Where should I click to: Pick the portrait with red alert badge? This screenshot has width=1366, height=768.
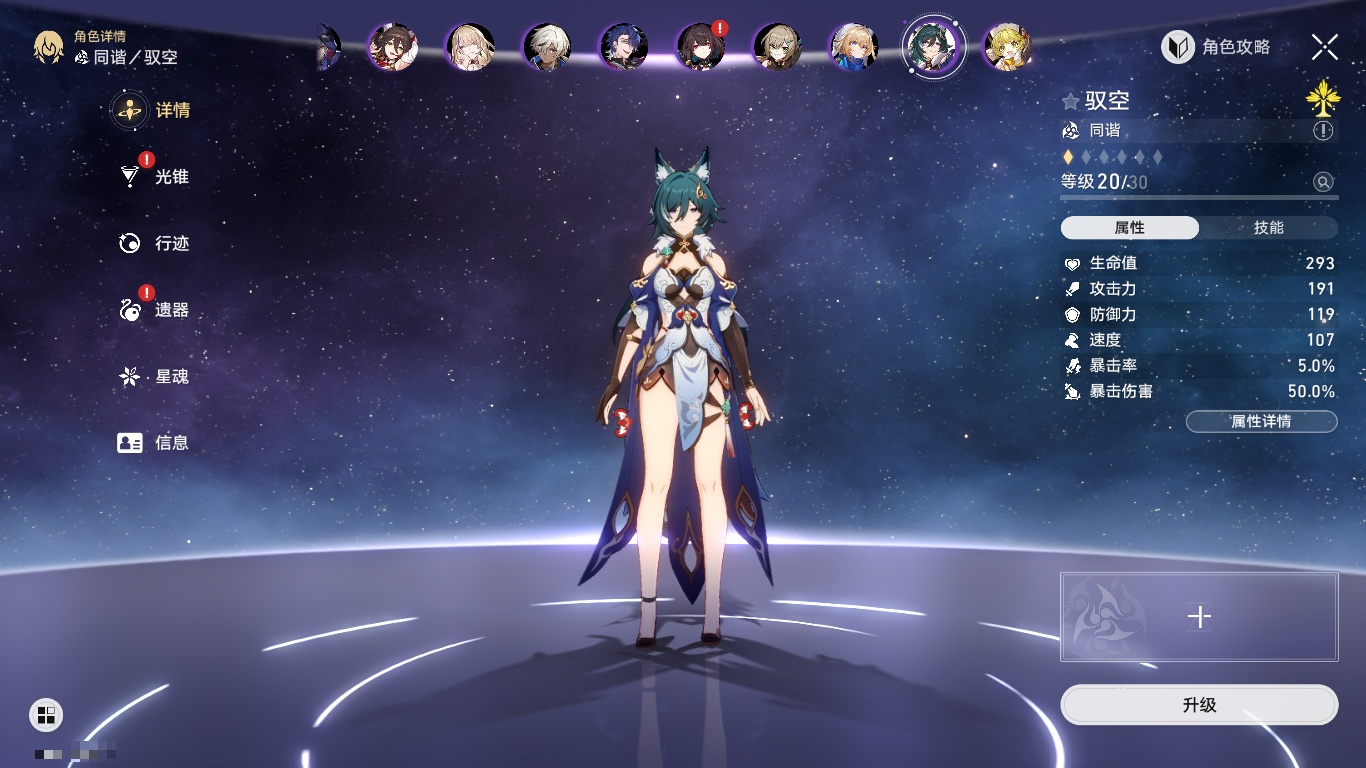click(701, 46)
